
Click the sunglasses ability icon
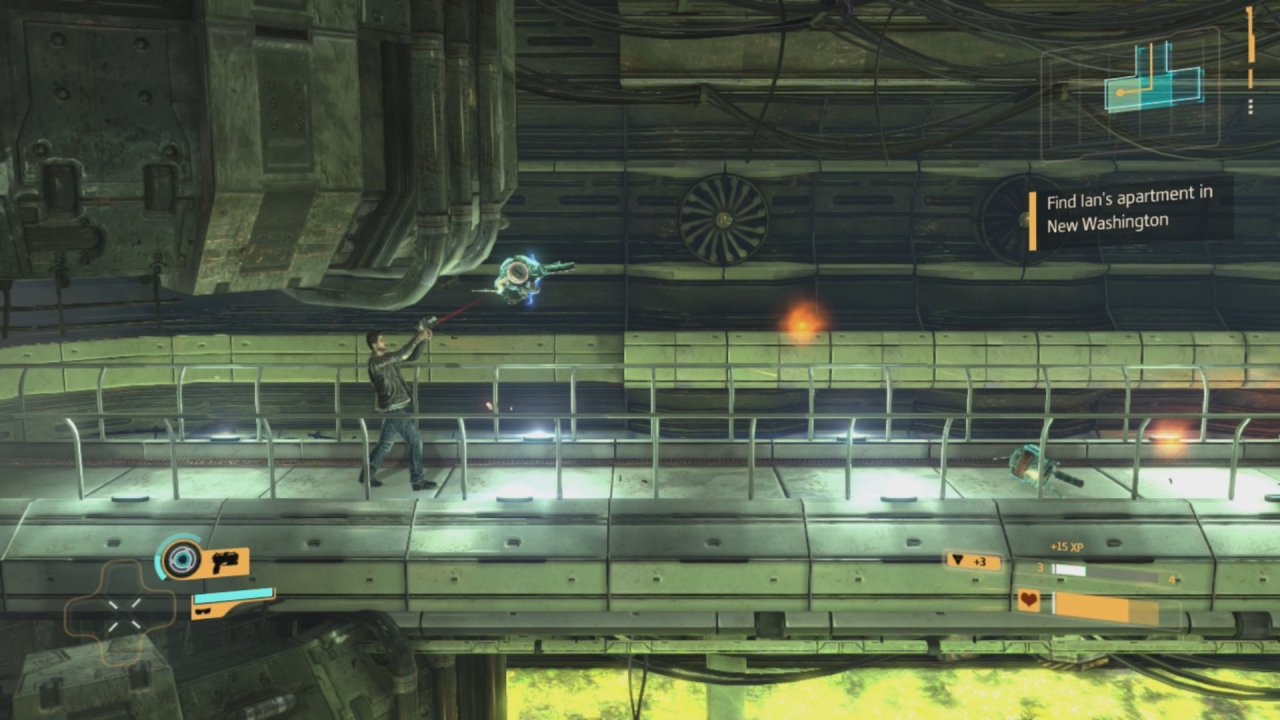pyautogui.click(x=203, y=606)
